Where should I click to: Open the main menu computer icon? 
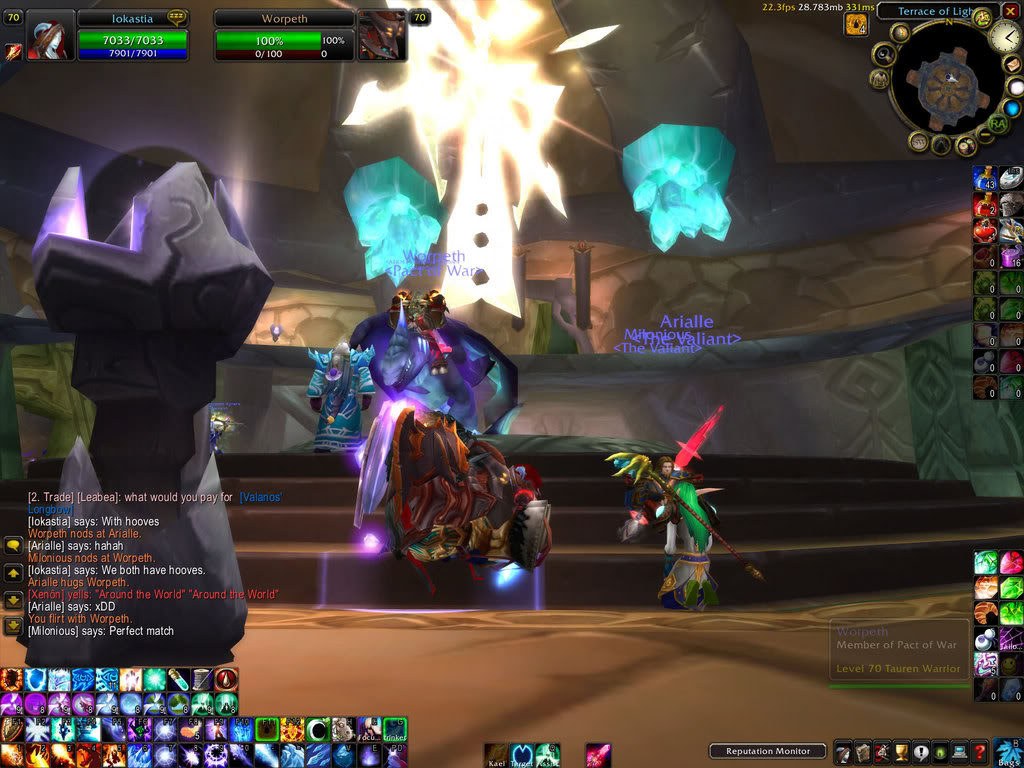pos(959,752)
